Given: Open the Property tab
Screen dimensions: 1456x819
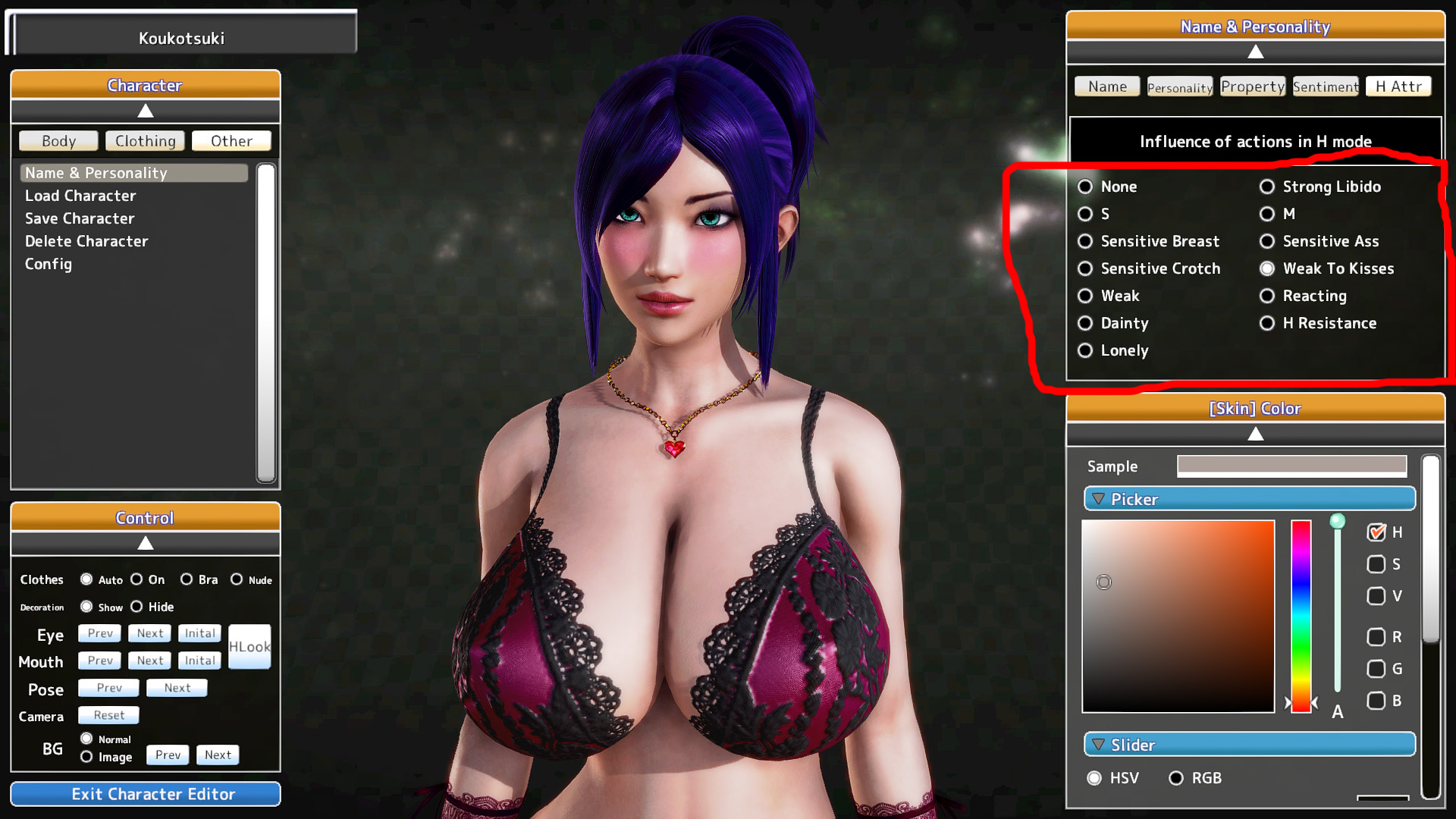Looking at the screenshot, I should (x=1252, y=87).
